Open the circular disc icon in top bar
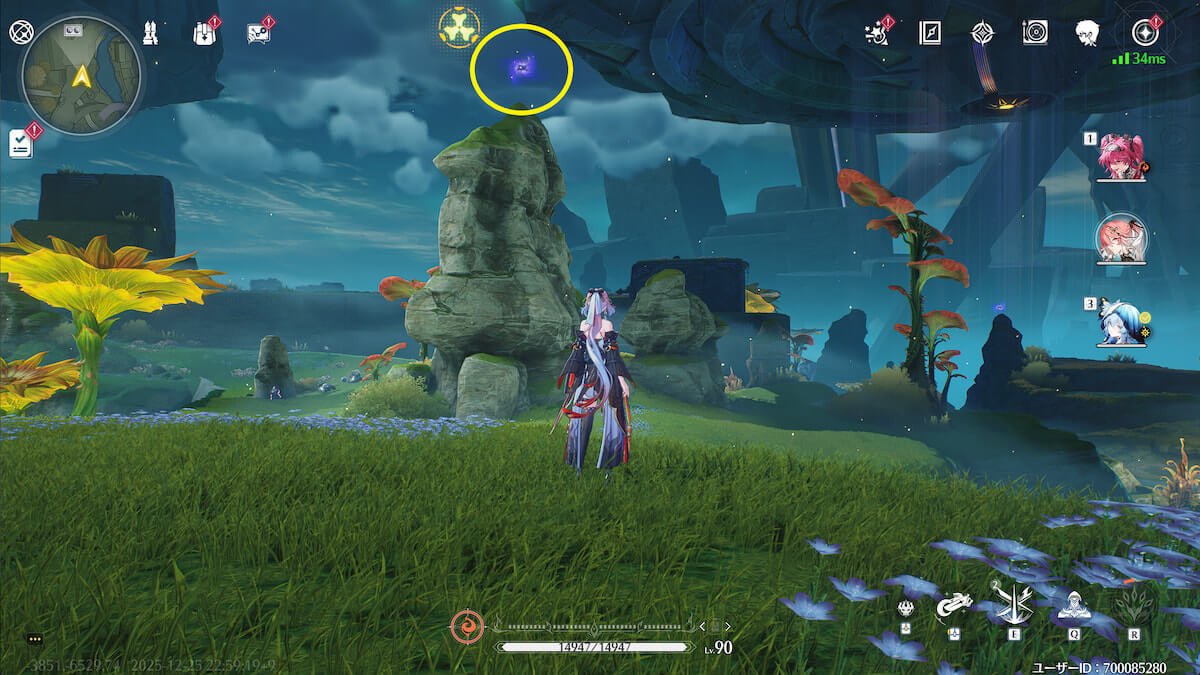The height and width of the screenshot is (675, 1200). tap(1035, 33)
